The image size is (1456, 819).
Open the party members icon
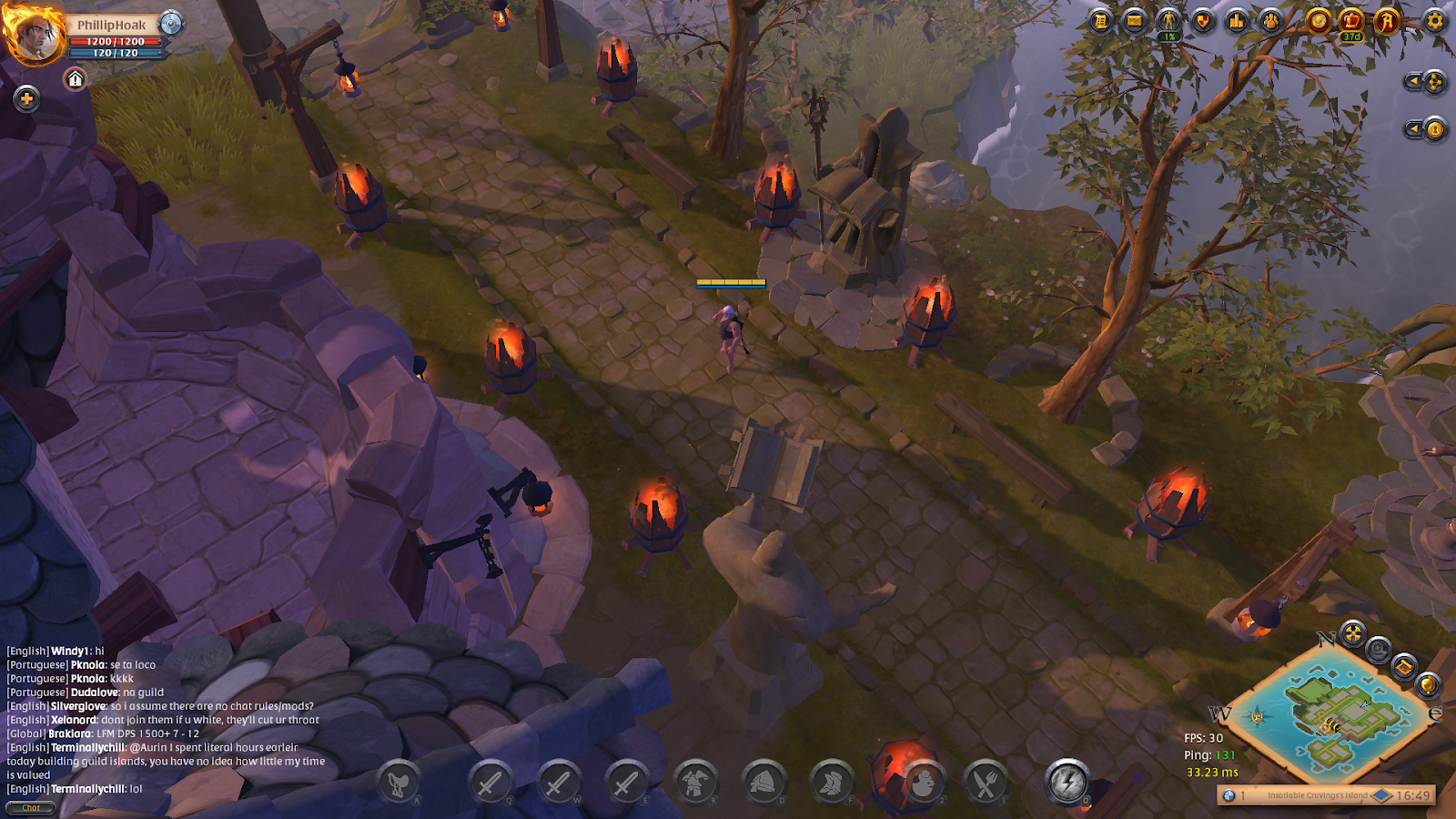click(1271, 20)
